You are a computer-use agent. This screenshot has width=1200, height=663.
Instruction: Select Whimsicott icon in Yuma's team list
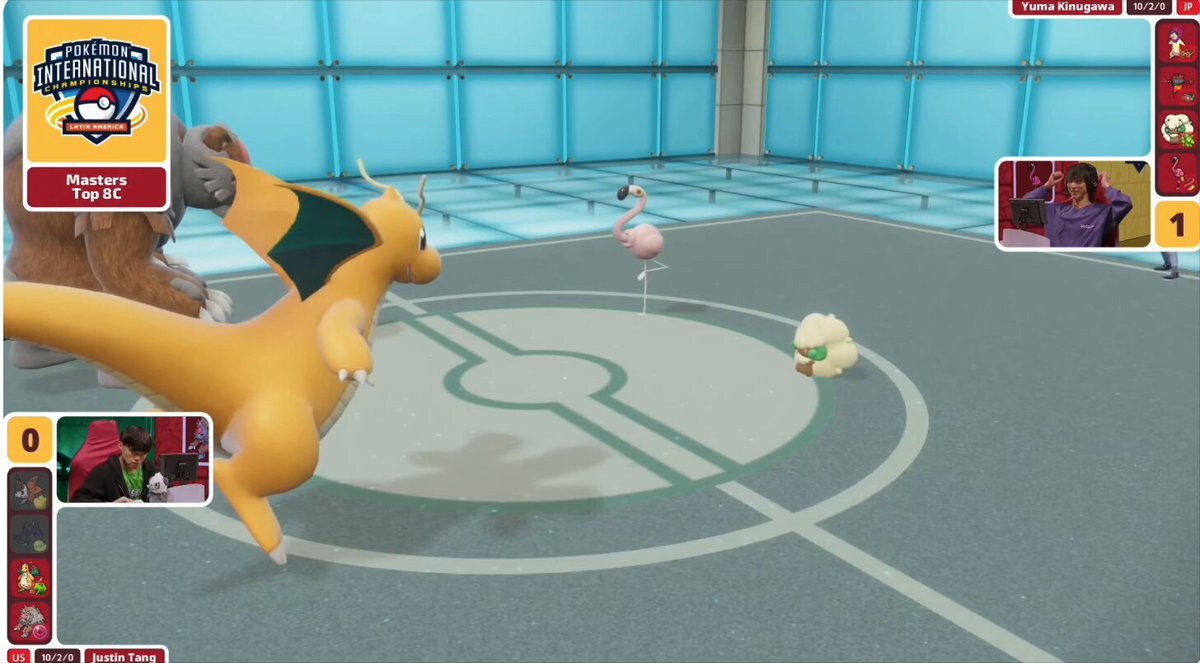point(1177,129)
